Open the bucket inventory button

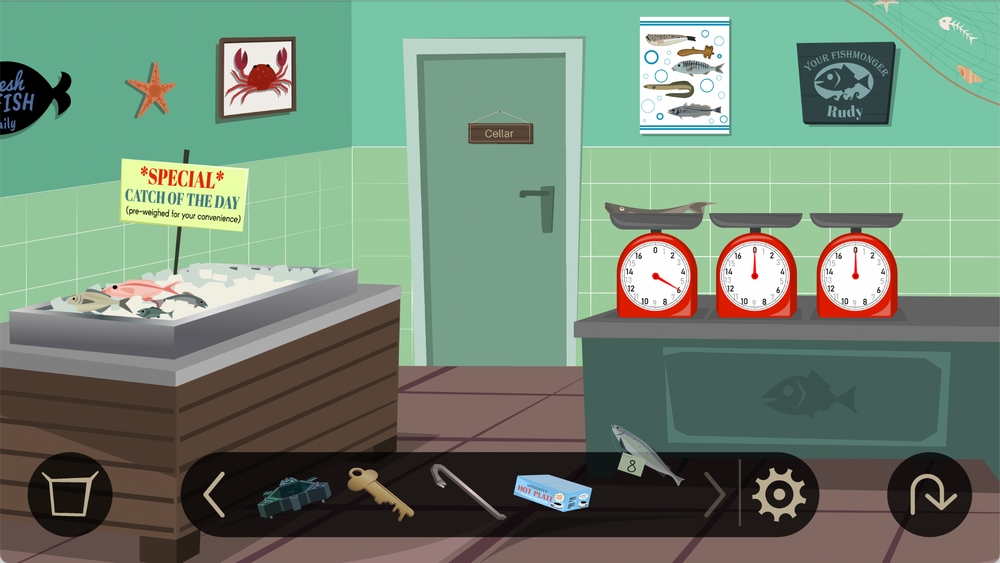(x=70, y=494)
